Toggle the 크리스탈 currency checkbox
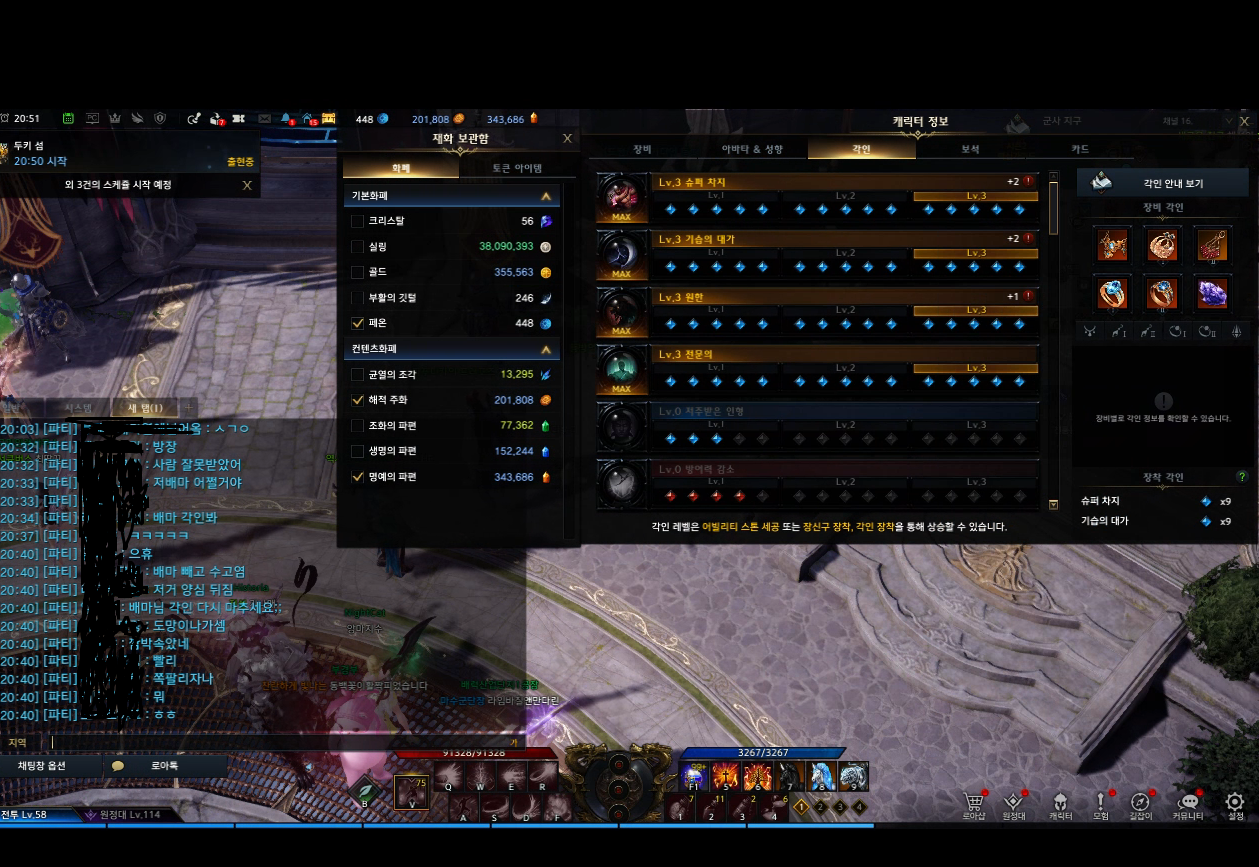1259x867 pixels. tap(358, 221)
